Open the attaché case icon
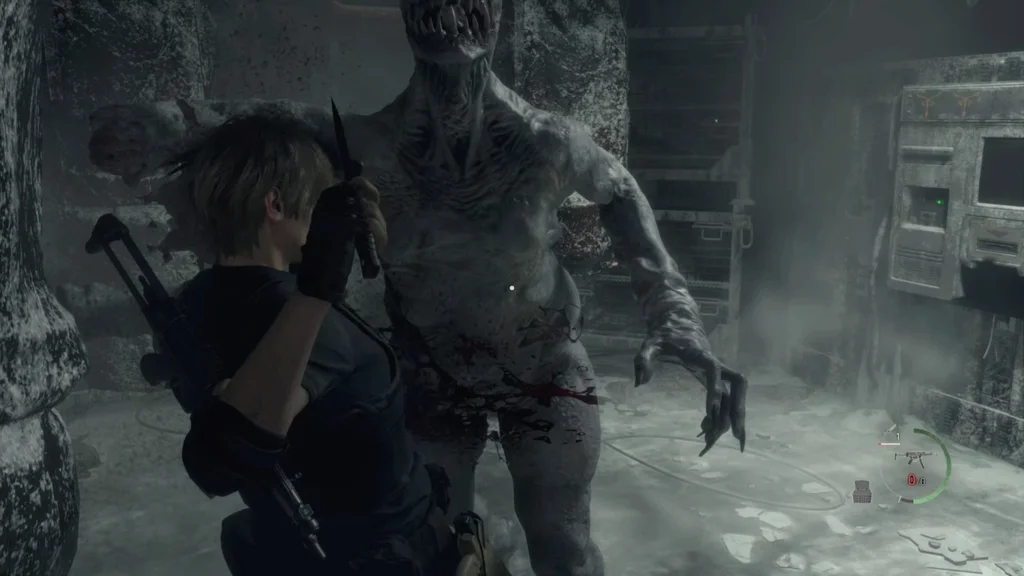1024x576 pixels. 863,491
